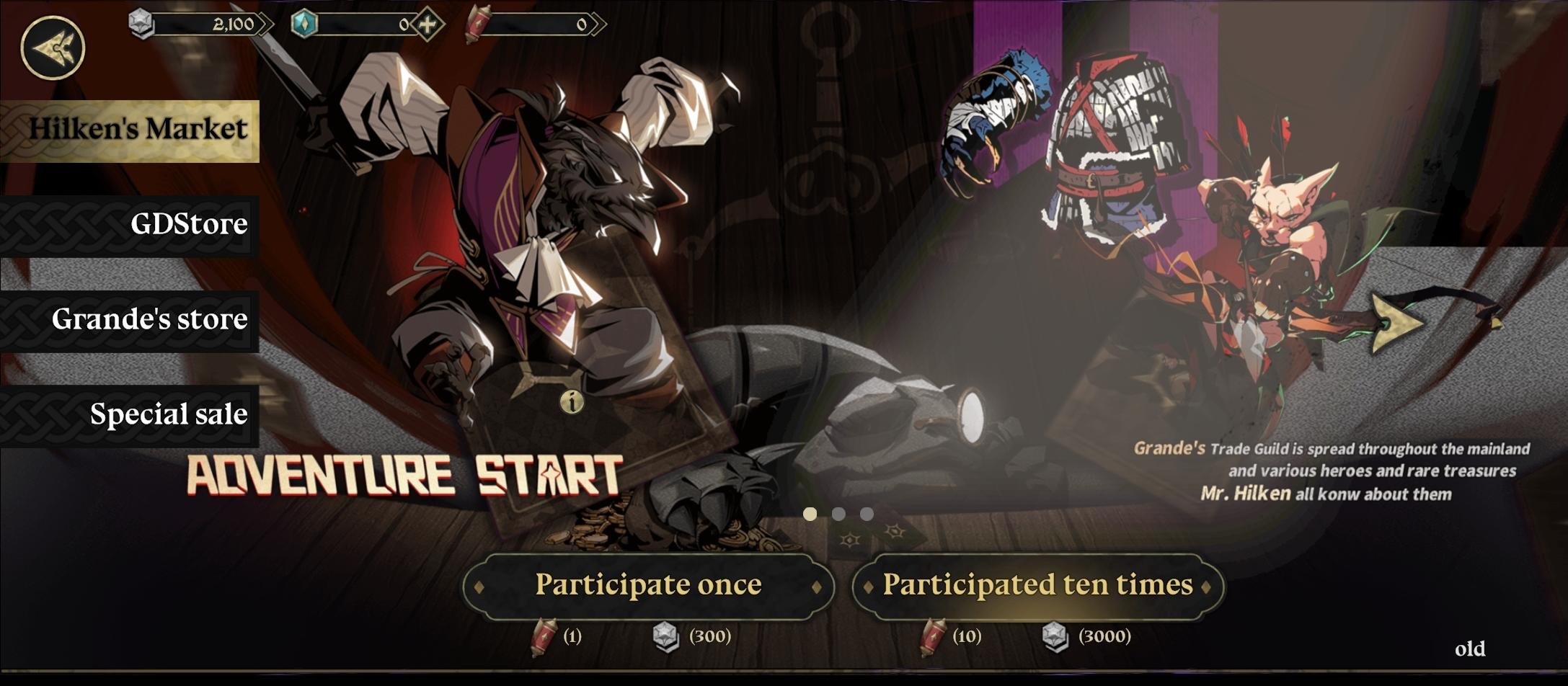Select the second carousel page dot
Viewport: 1568px width, 686px height.
(840, 512)
